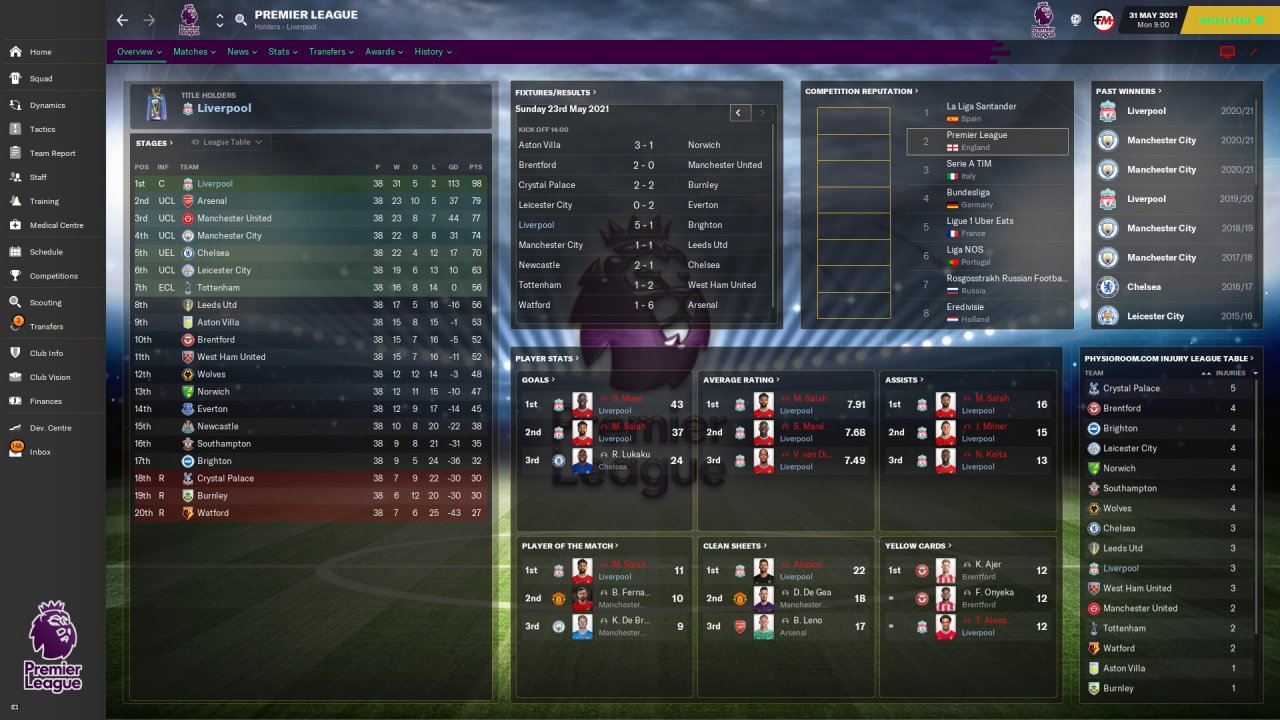Viewport: 1280px width, 720px height.
Task: Click the back navigation arrow
Action: point(122,20)
